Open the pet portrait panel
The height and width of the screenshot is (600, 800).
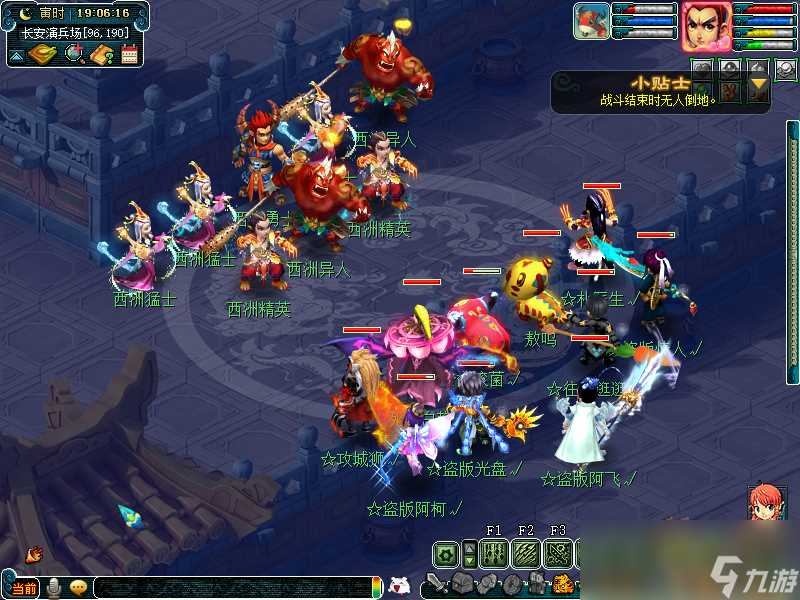pos(590,22)
